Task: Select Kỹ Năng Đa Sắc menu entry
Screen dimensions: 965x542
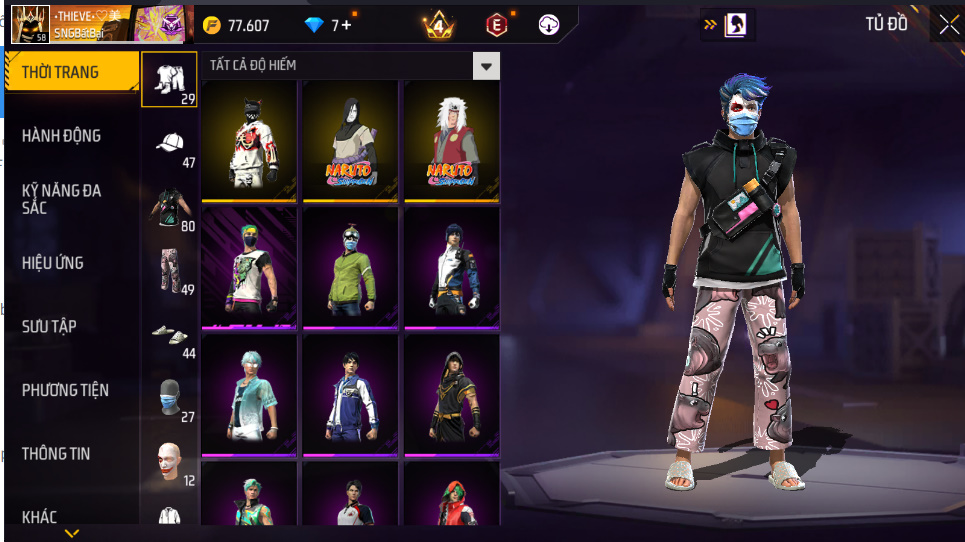Action: (62, 198)
